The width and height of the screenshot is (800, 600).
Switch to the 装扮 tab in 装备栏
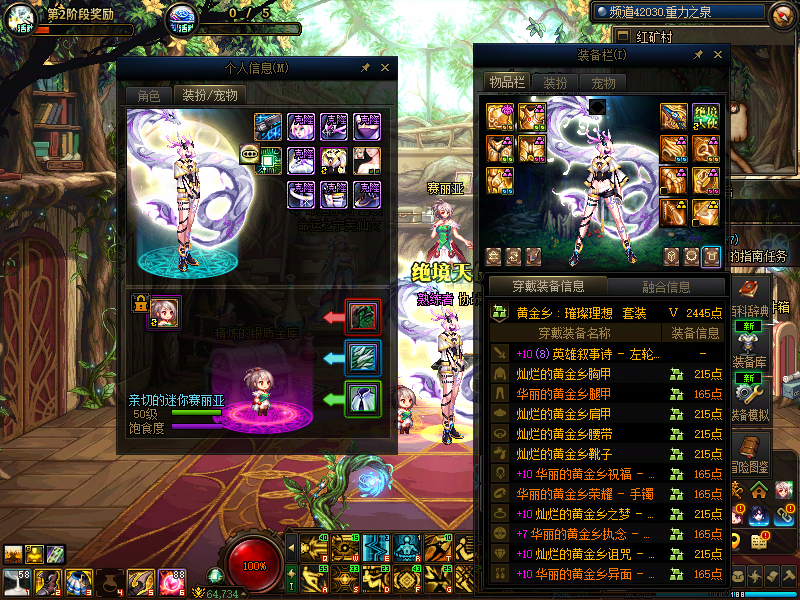coord(555,82)
